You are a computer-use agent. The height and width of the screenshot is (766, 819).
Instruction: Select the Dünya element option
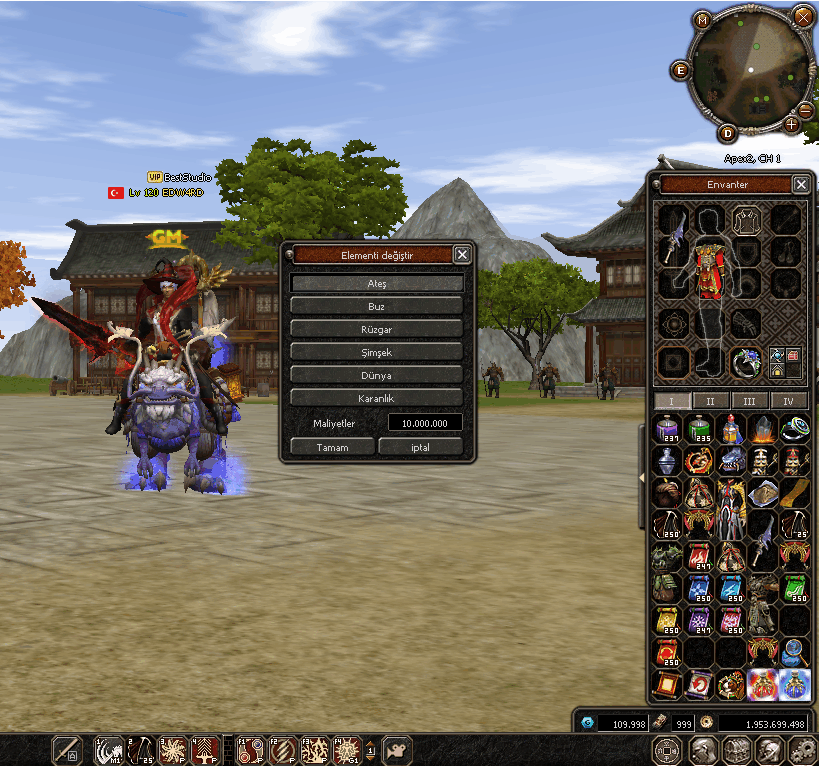pyautogui.click(x=377, y=375)
